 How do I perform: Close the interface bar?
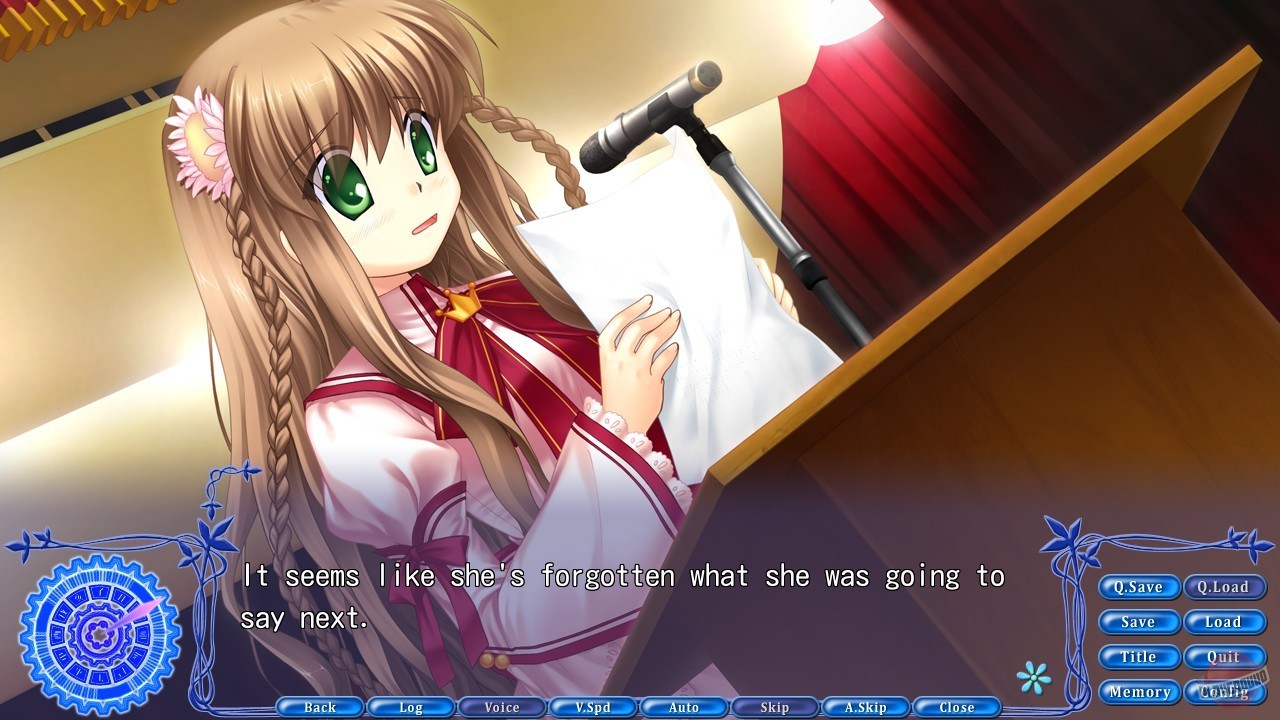957,707
